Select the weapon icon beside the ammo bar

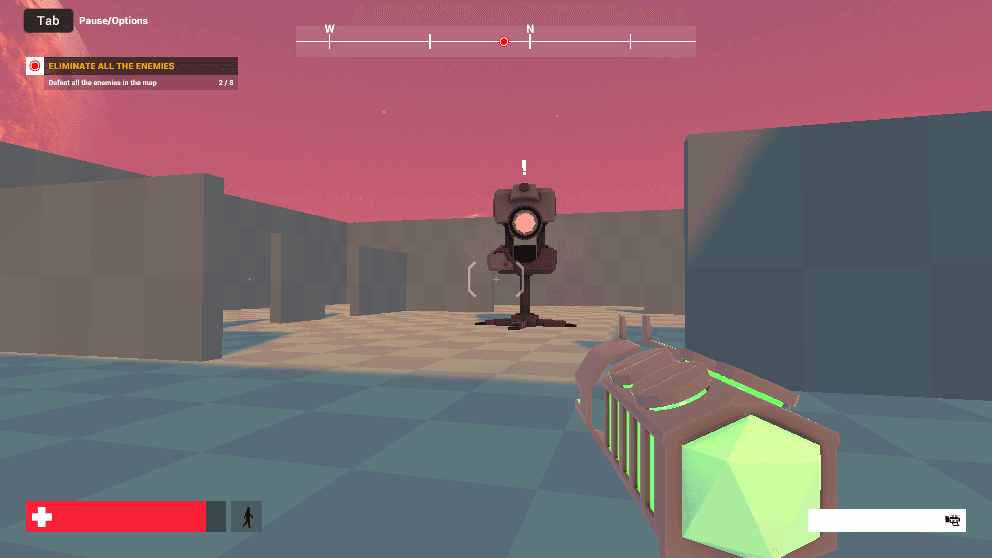953,520
